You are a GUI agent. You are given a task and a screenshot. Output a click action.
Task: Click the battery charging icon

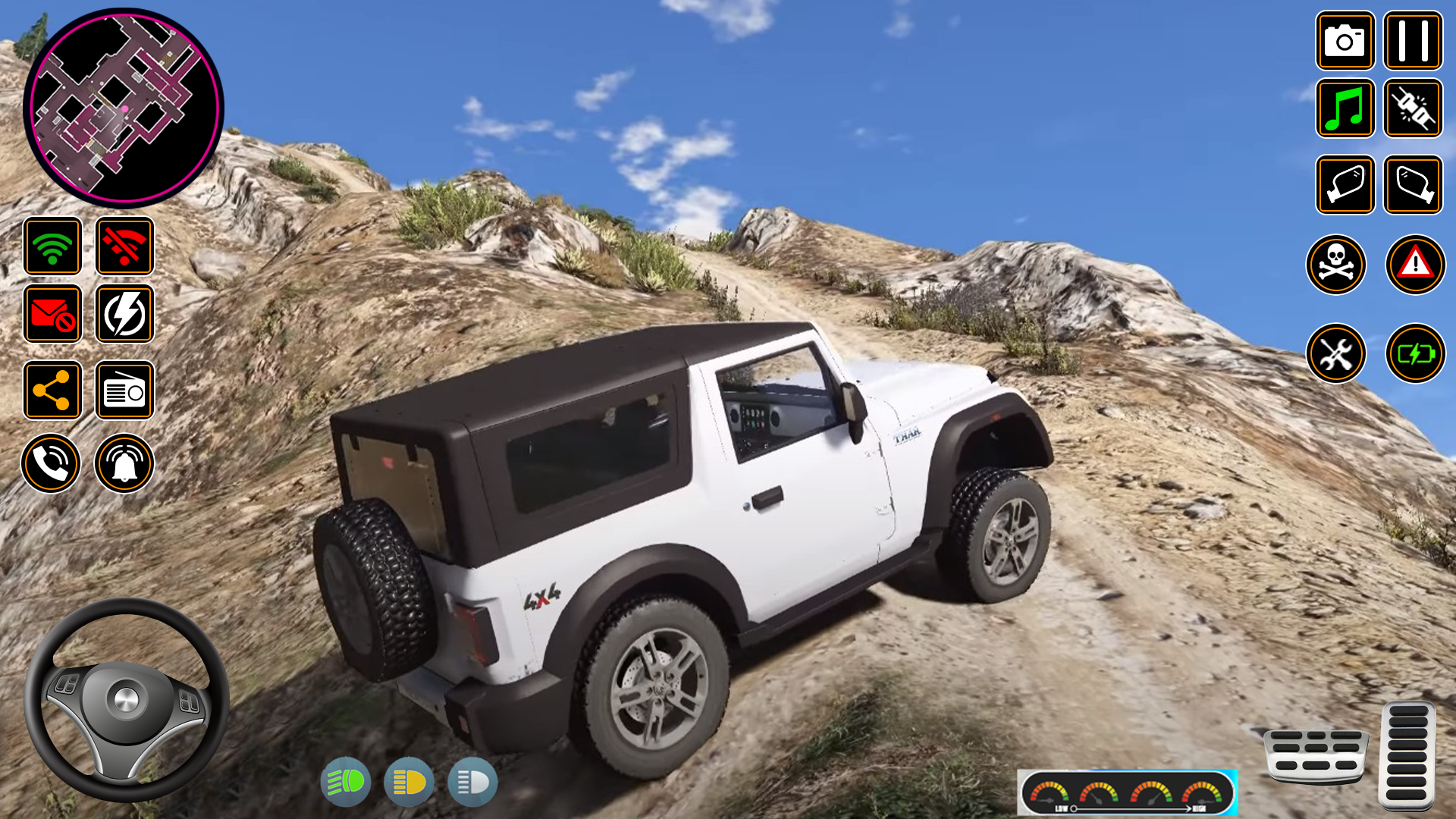pos(1414,353)
